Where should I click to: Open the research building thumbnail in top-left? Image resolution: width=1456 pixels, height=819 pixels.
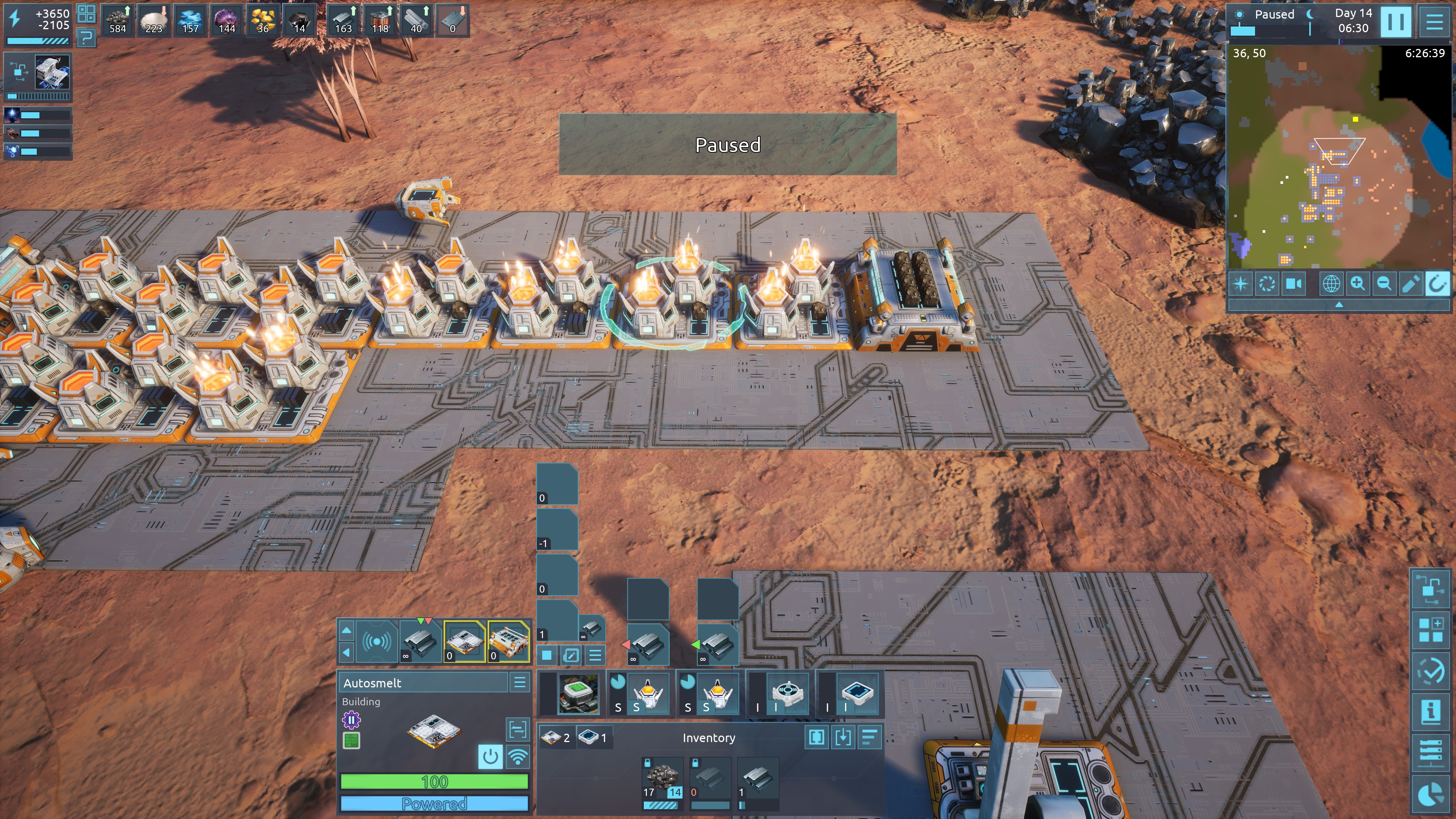point(53,72)
